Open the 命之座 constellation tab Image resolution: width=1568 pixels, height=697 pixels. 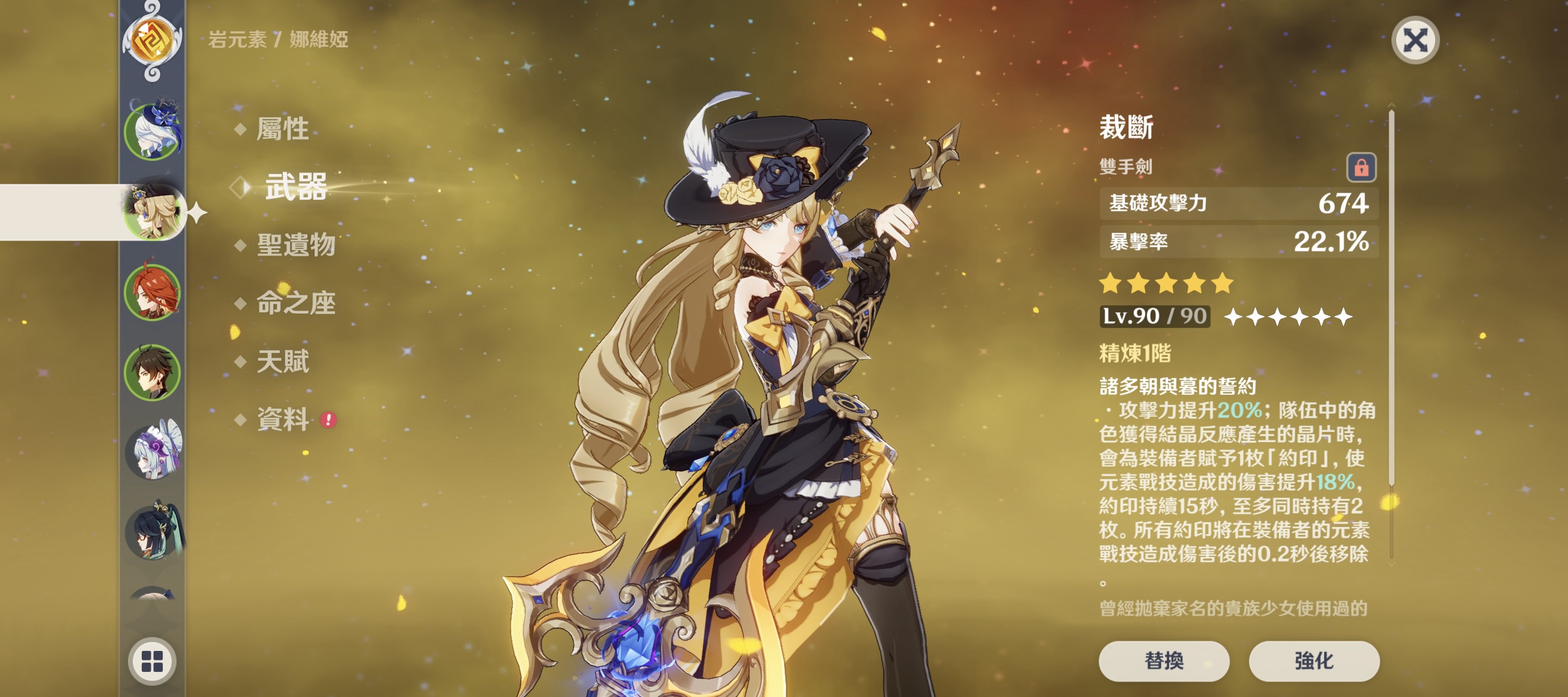point(296,303)
